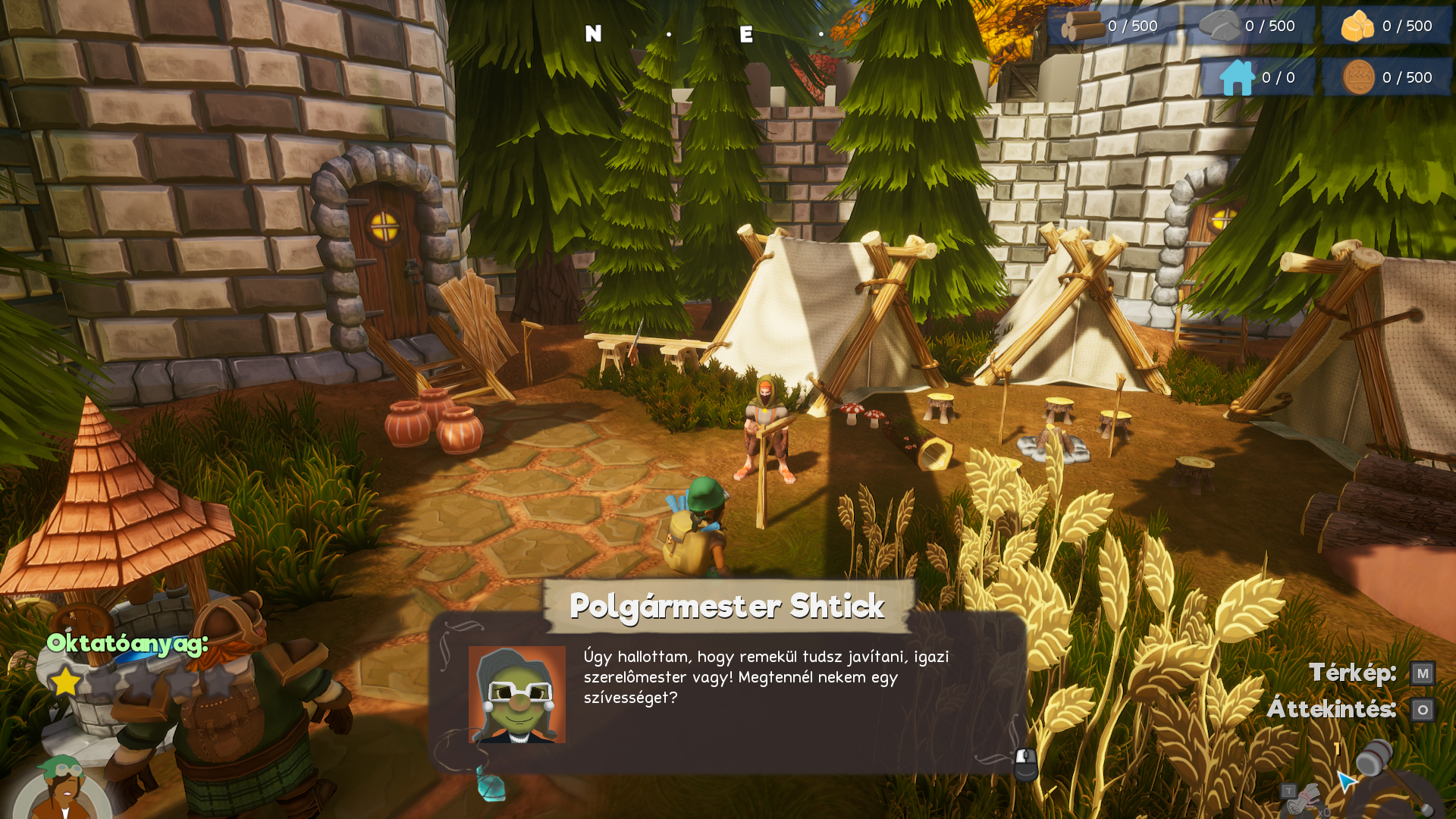Open the player character portrait
This screenshot has width=1456, height=819.
62,792
